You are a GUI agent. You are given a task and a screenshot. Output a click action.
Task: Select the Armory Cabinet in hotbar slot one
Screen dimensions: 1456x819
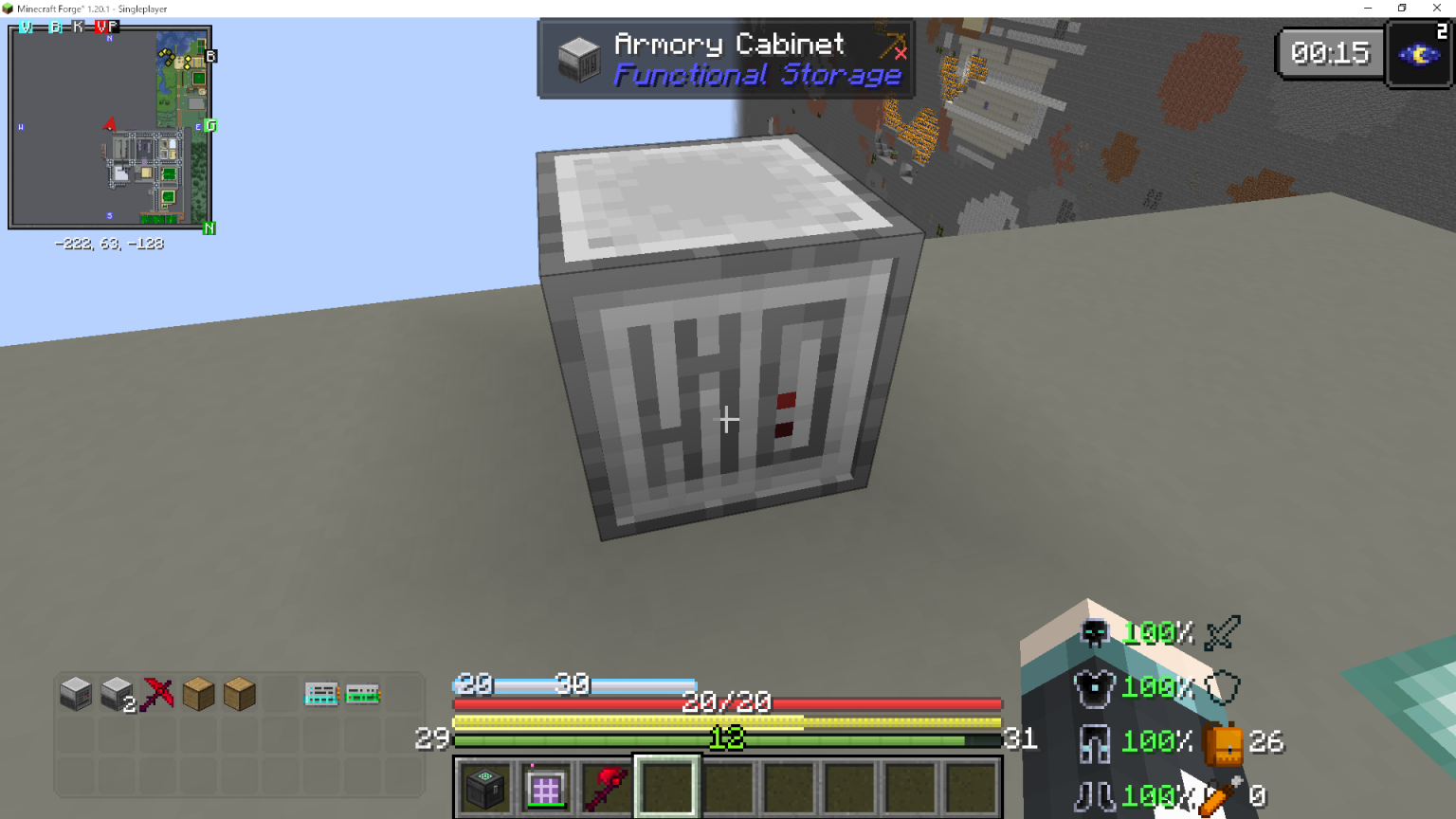pos(485,787)
